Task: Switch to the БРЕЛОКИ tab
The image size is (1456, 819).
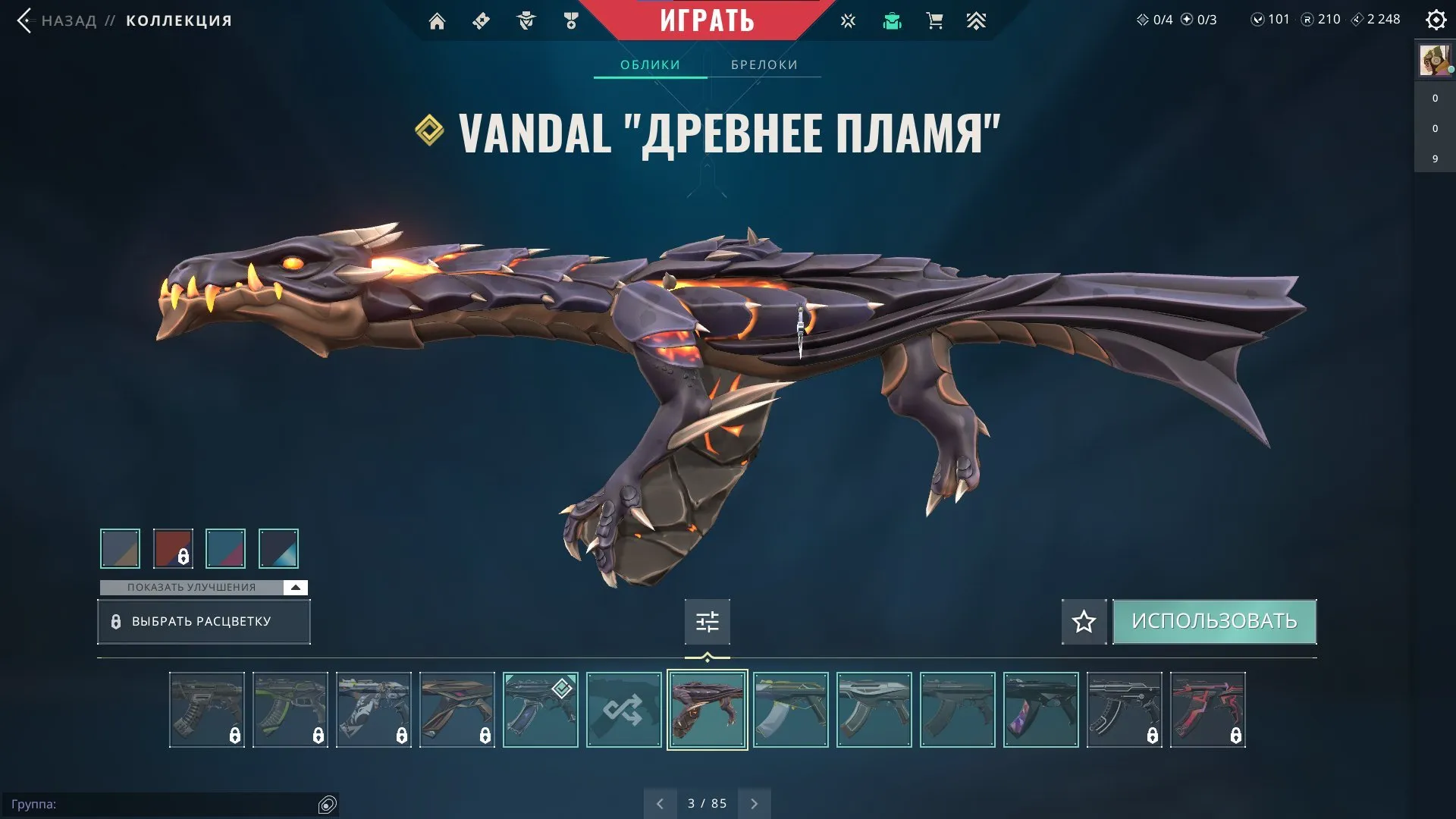Action: tap(763, 64)
